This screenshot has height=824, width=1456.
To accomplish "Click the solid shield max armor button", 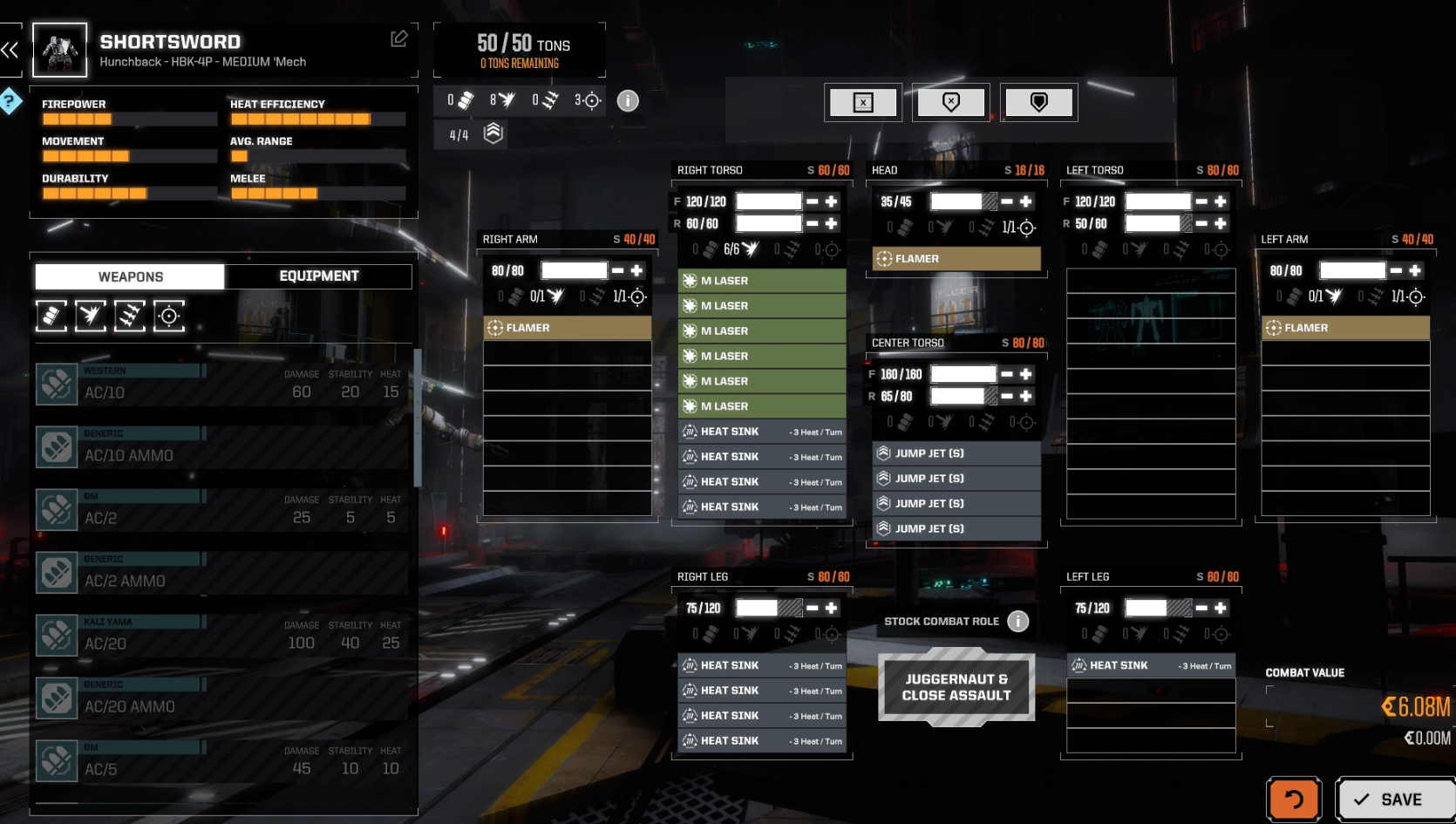I will tap(1038, 103).
